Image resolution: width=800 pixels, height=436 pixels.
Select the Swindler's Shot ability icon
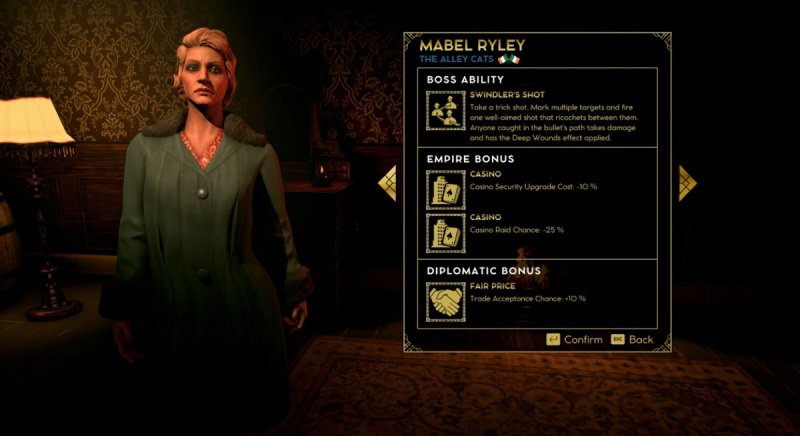coord(445,111)
